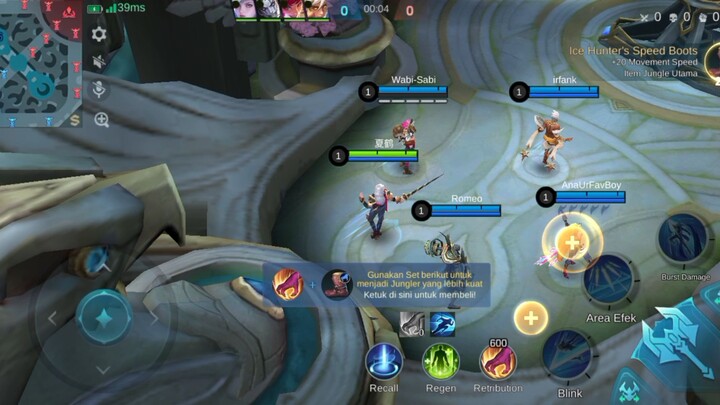Open the battlefield minimap
This screenshot has width=720, height=405.
pos(40,62)
